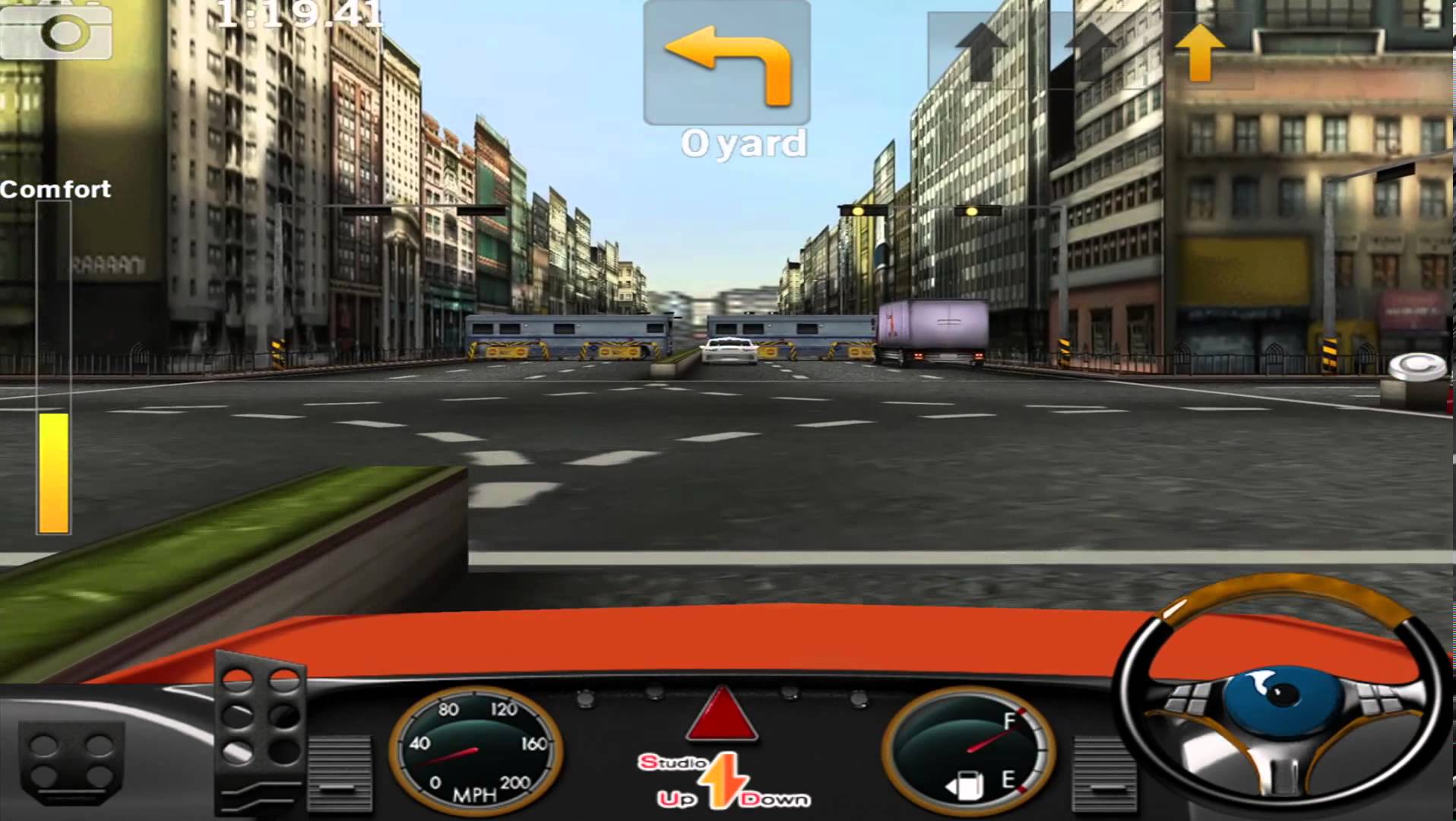The image size is (1456, 821).
Task: Tap the highlighted orange lane arrow
Action: tap(1201, 53)
